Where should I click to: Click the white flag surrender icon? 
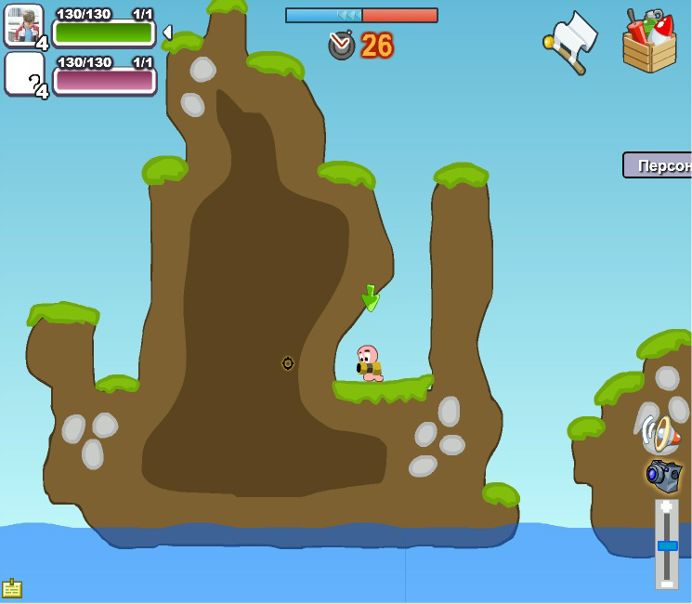tap(573, 42)
